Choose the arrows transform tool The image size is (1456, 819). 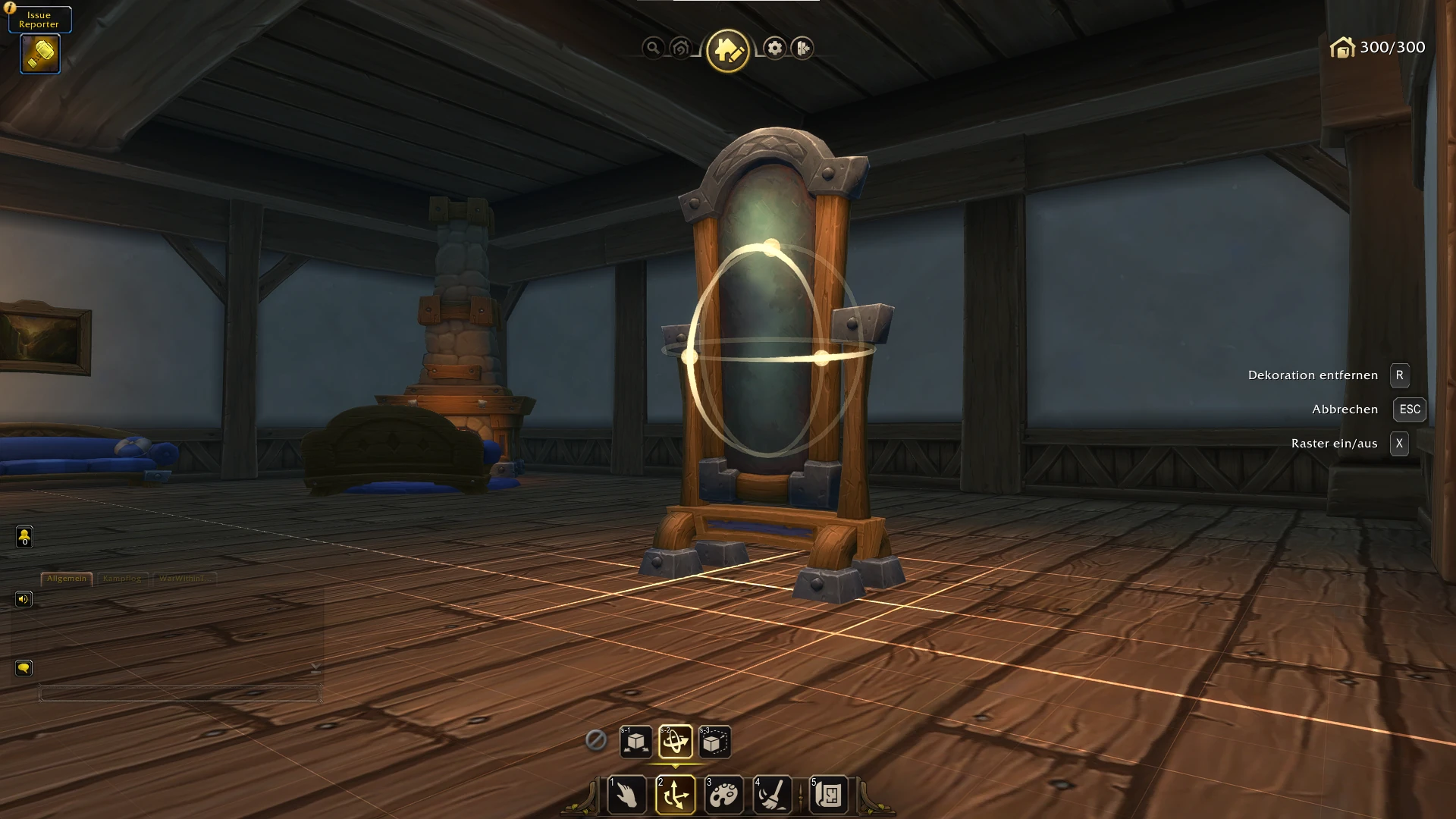click(675, 794)
